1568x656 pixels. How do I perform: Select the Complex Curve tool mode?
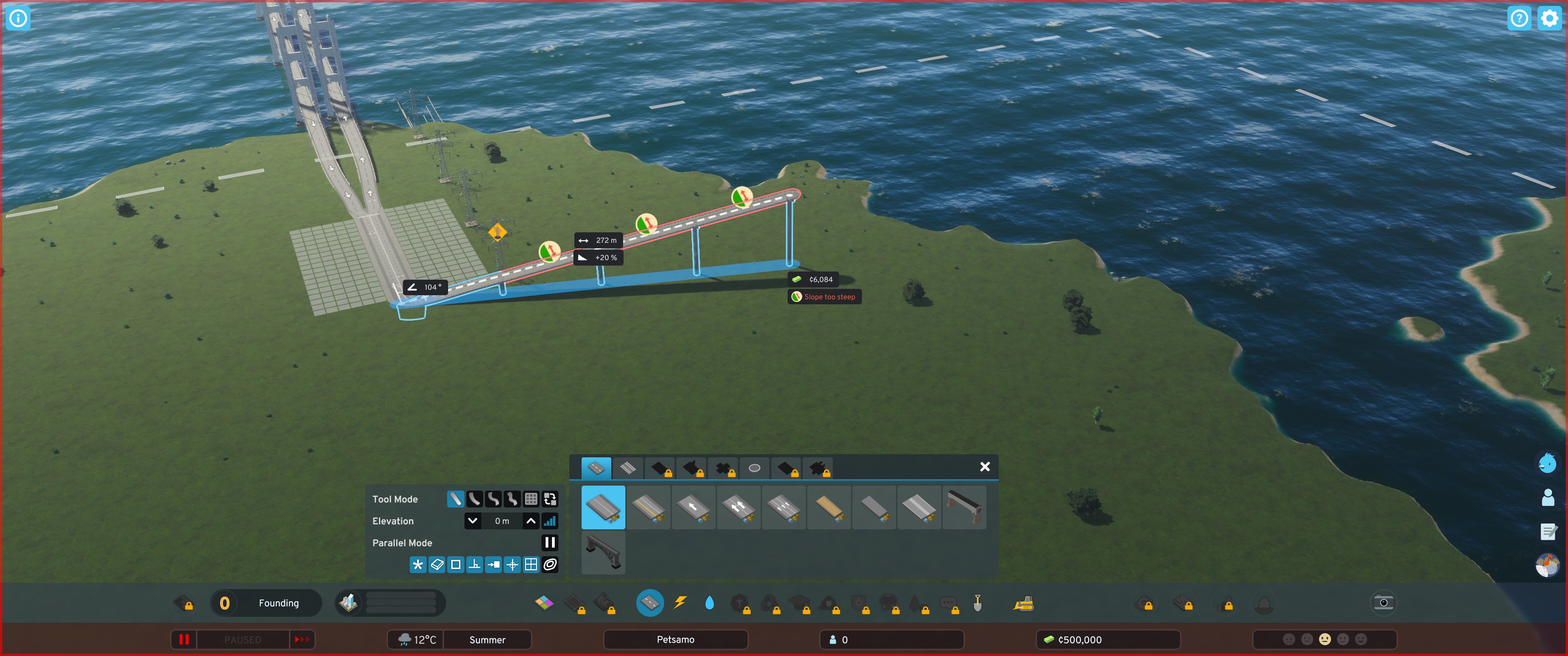493,499
